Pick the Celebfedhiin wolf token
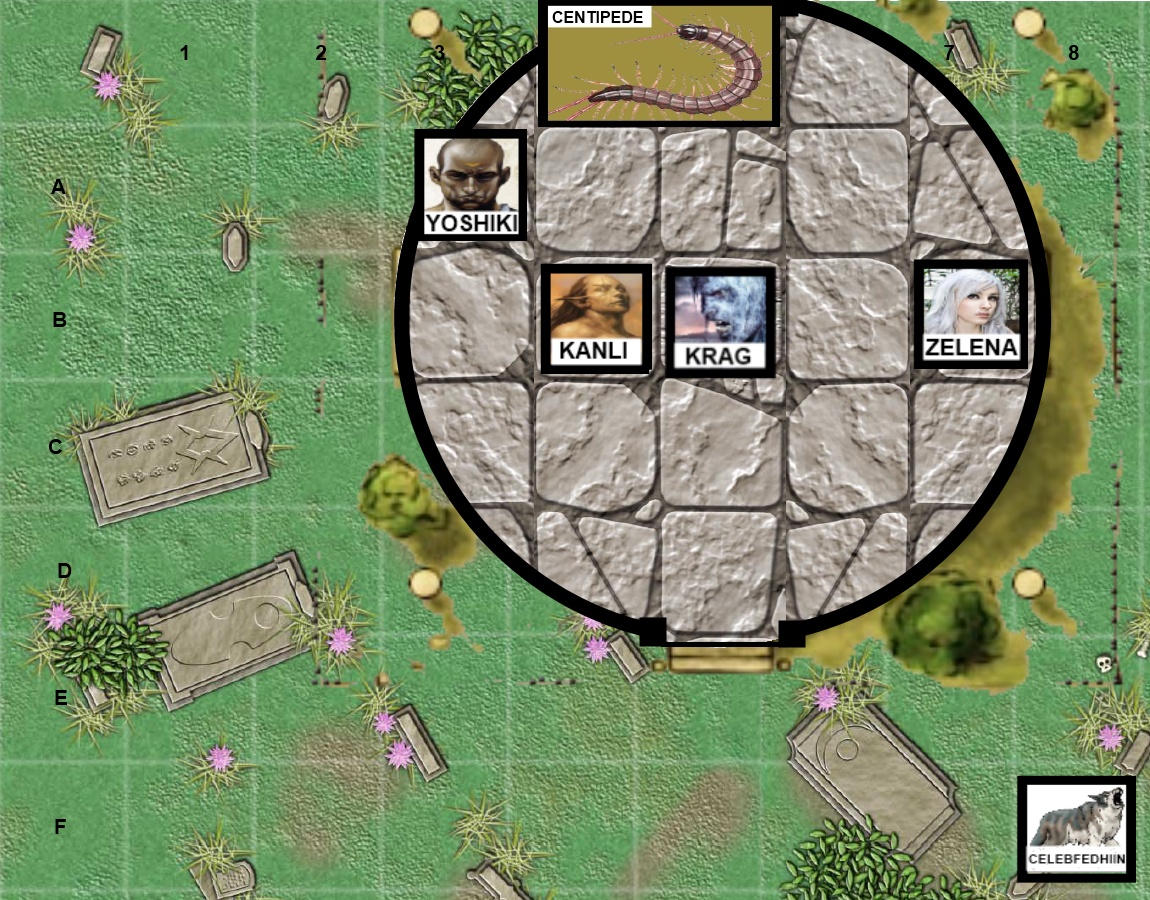 pyautogui.click(x=1077, y=829)
